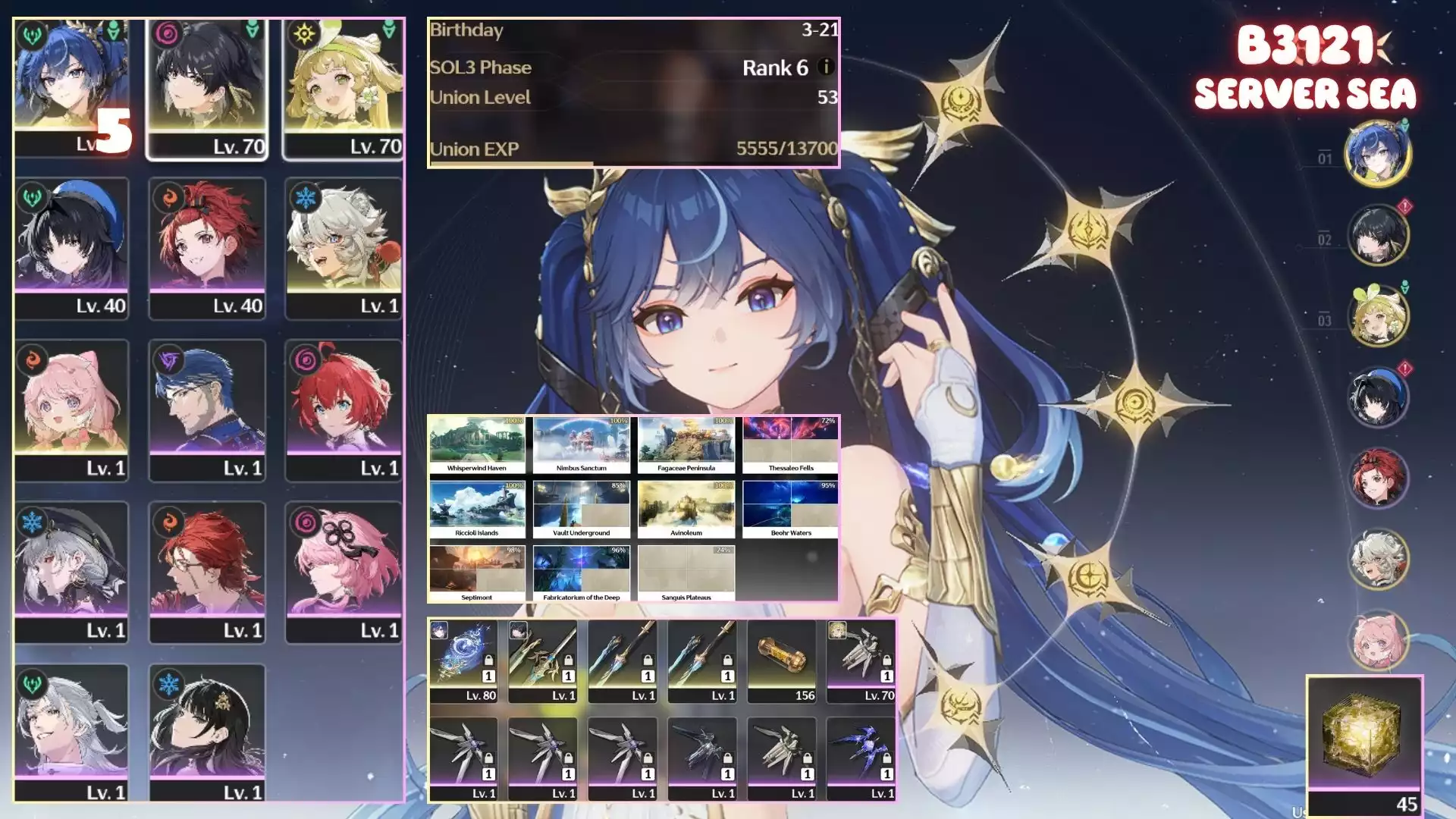The height and width of the screenshot is (819, 1456).
Task: Select the Lv. 80 weapon slot
Action: [464, 661]
